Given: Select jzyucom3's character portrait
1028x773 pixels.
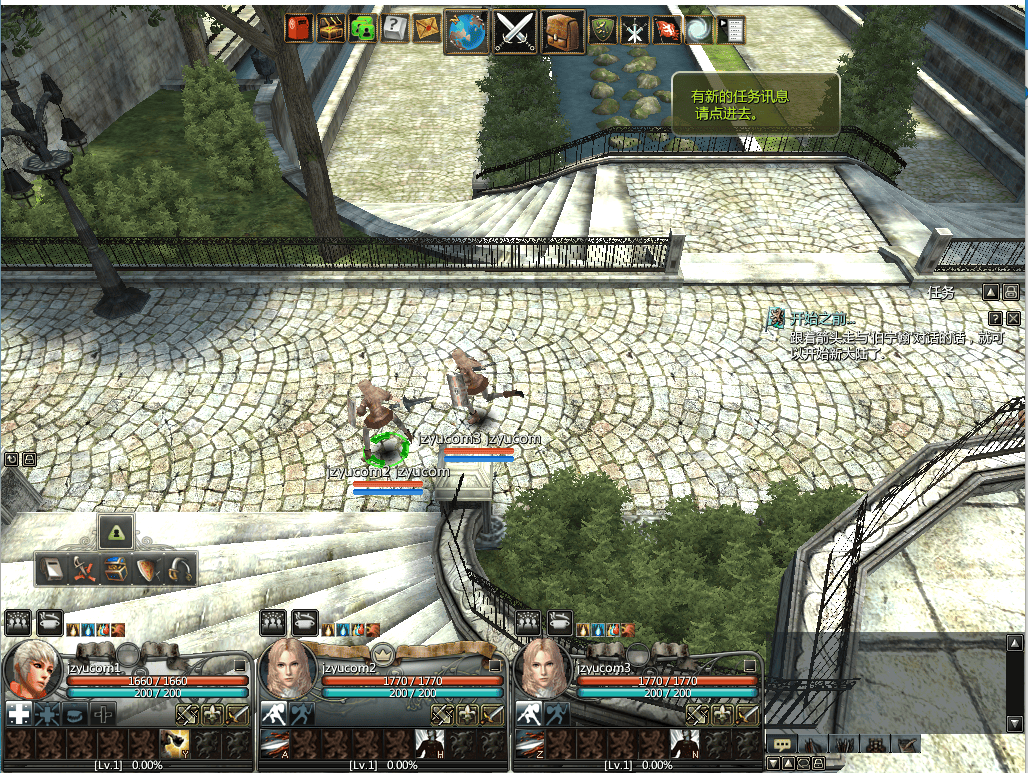Looking at the screenshot, I should (541, 670).
